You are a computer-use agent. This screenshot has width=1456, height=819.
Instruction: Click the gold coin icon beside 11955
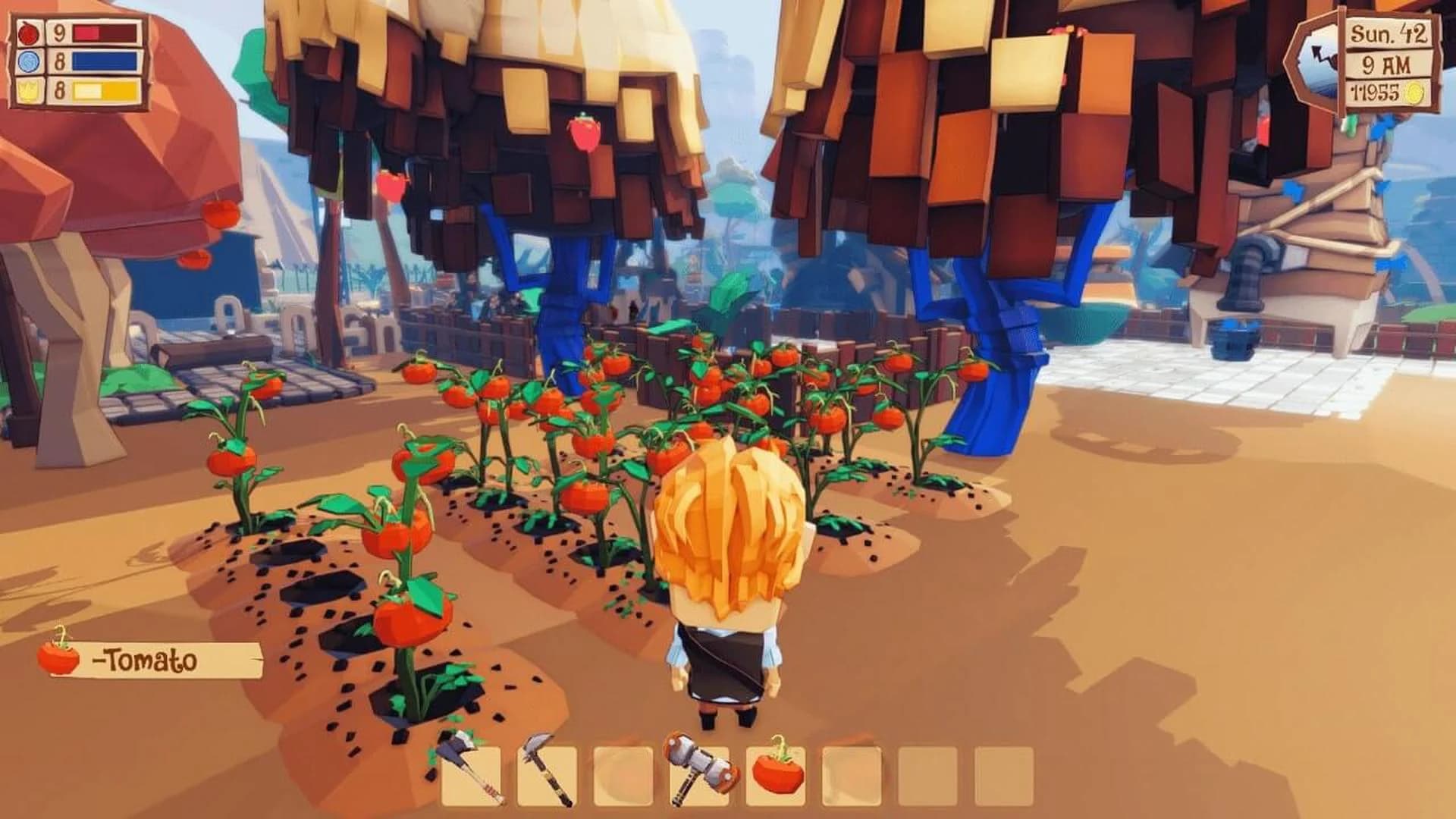(x=1415, y=91)
